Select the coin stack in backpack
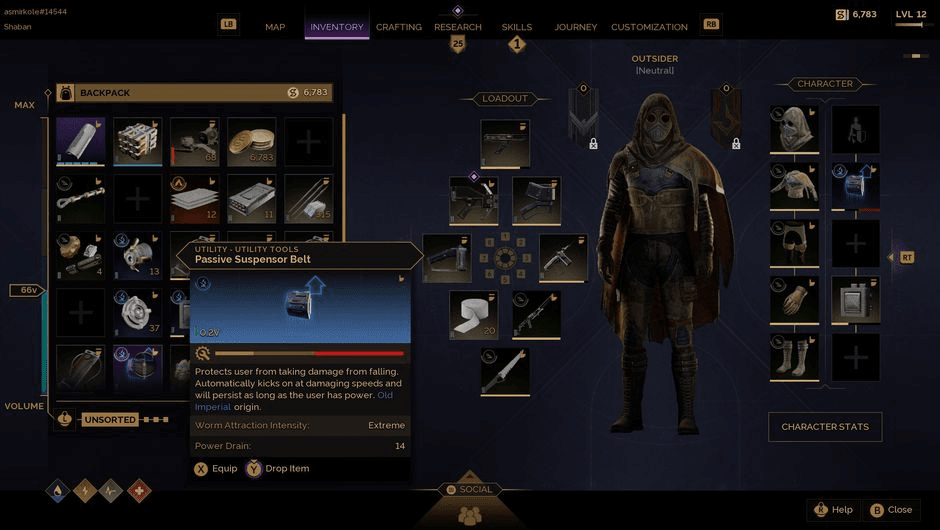This screenshot has width=940, height=530. click(252, 142)
